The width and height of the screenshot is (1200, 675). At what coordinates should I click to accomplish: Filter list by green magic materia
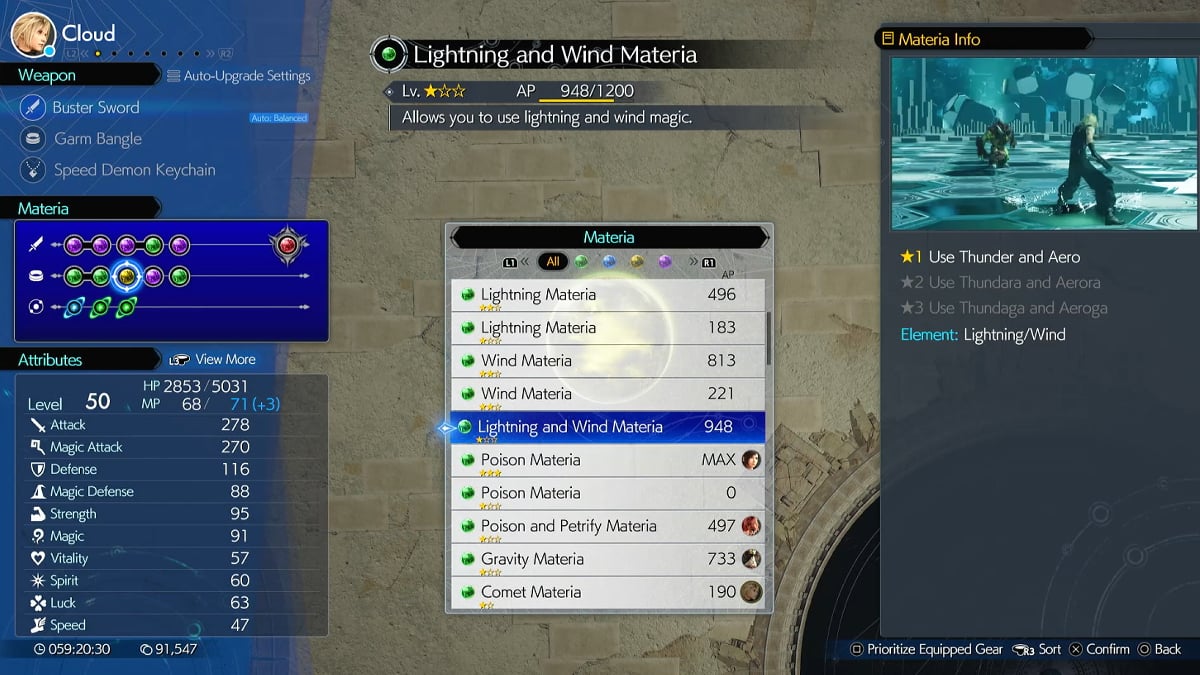click(581, 262)
